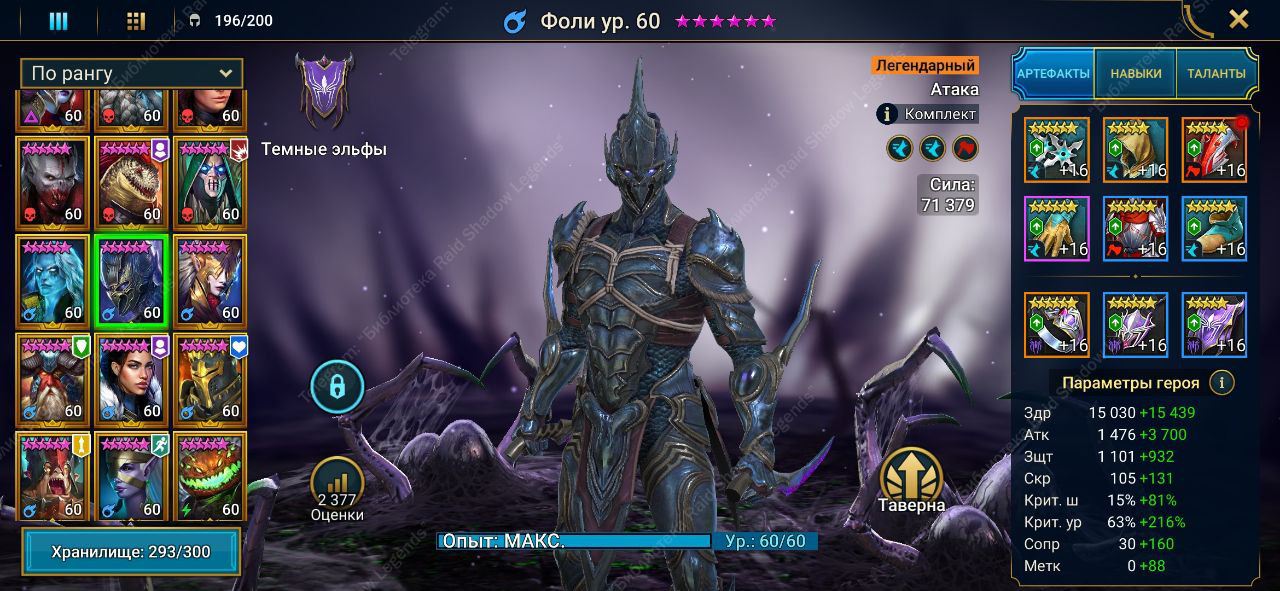The width and height of the screenshot is (1280, 591).
Task: Choose the dark-haired woman champion portrait
Action: [131, 380]
